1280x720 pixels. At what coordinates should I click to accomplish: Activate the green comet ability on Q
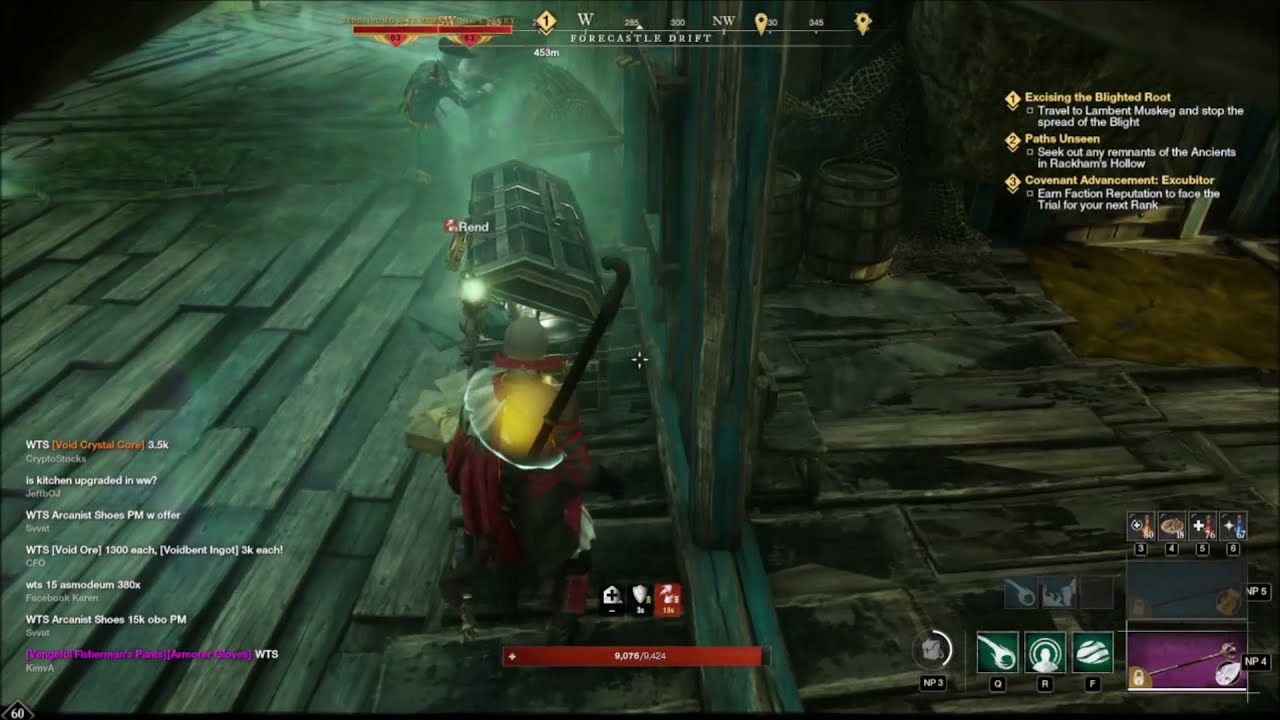(997, 653)
